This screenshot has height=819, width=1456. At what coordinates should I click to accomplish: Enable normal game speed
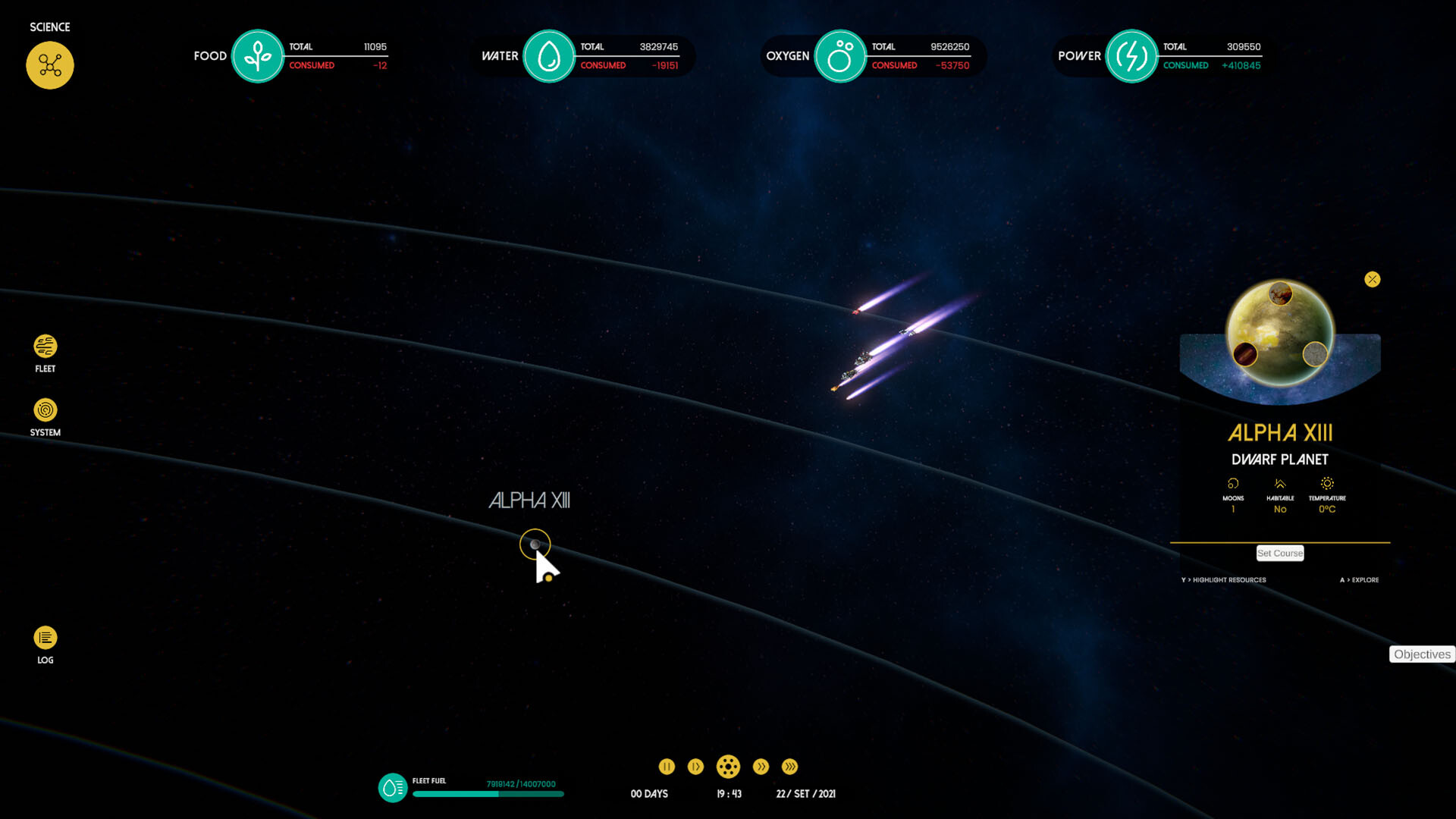pyautogui.click(x=695, y=767)
